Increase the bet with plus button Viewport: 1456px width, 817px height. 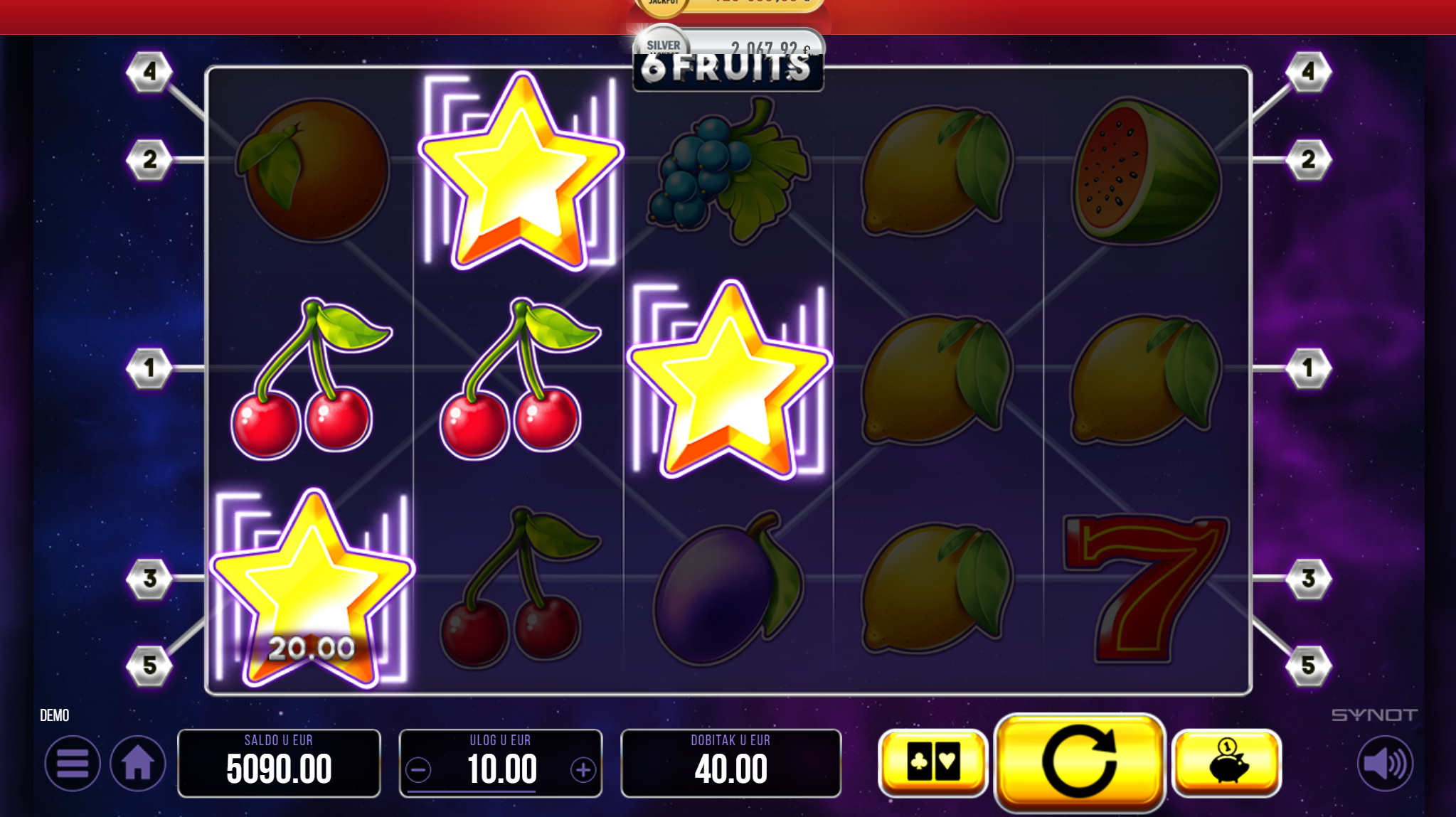(x=583, y=769)
